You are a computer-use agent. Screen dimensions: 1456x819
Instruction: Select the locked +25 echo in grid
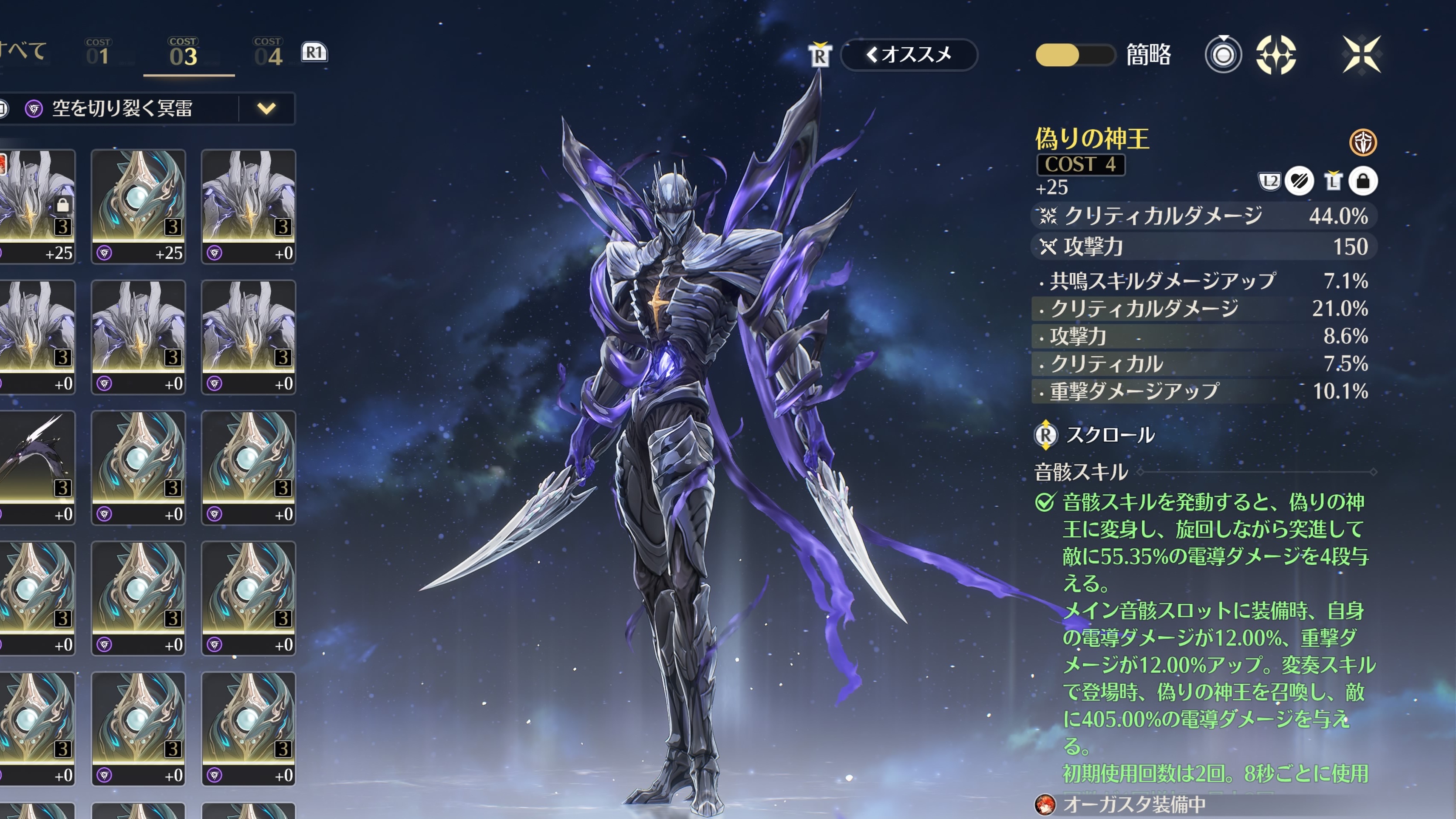click(37, 206)
